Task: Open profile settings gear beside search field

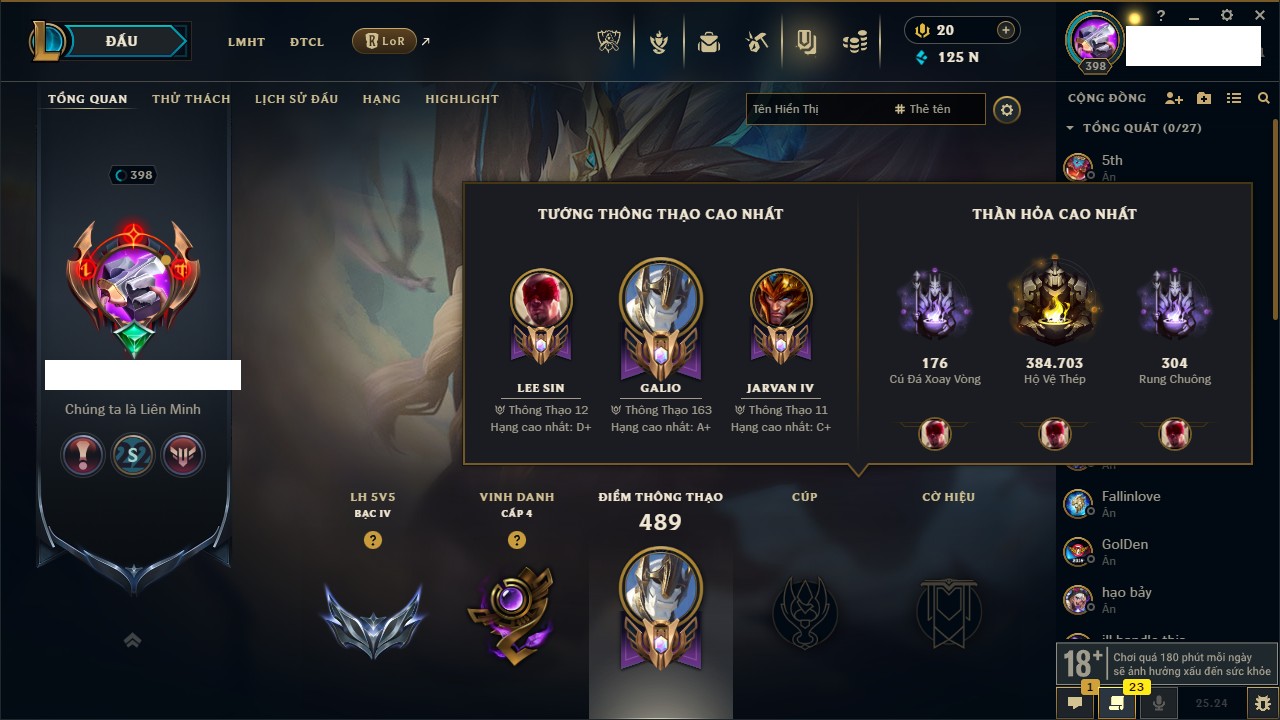Action: 1007,109
